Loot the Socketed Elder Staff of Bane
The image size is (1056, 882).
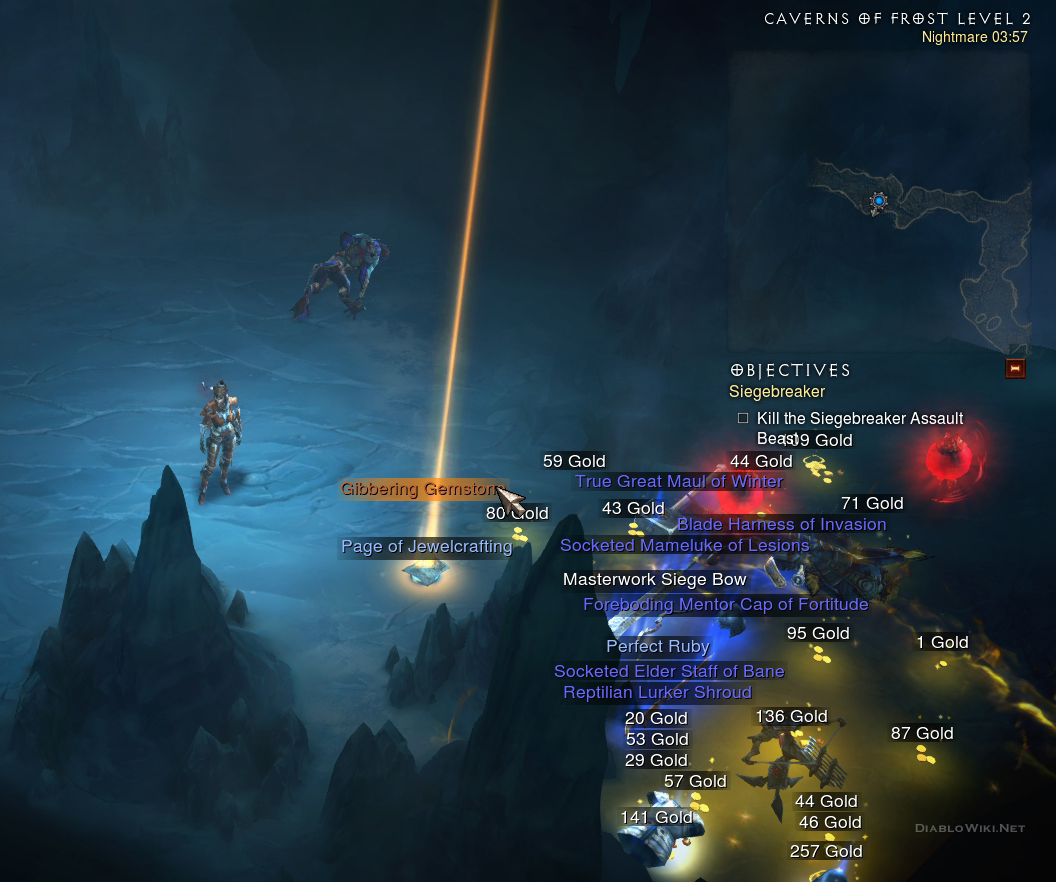669,672
